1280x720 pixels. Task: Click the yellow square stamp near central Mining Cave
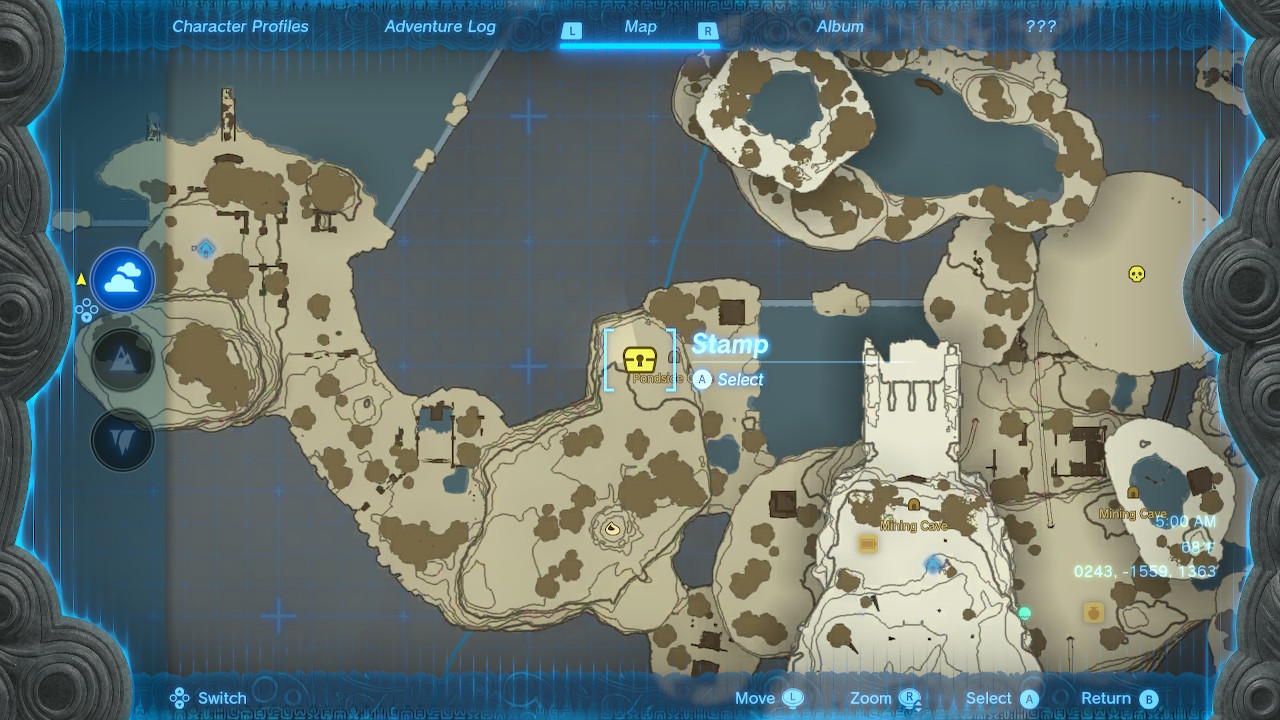[x=866, y=541]
